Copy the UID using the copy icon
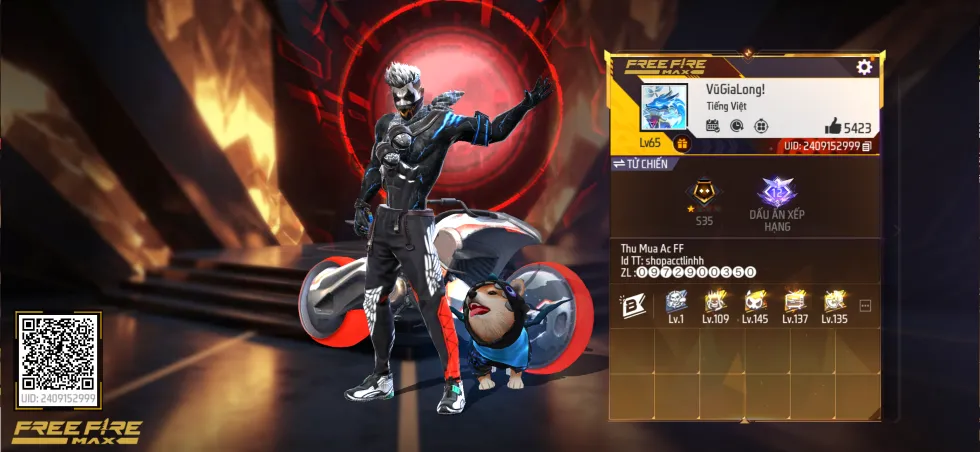This screenshot has height=452, width=980. (x=867, y=146)
